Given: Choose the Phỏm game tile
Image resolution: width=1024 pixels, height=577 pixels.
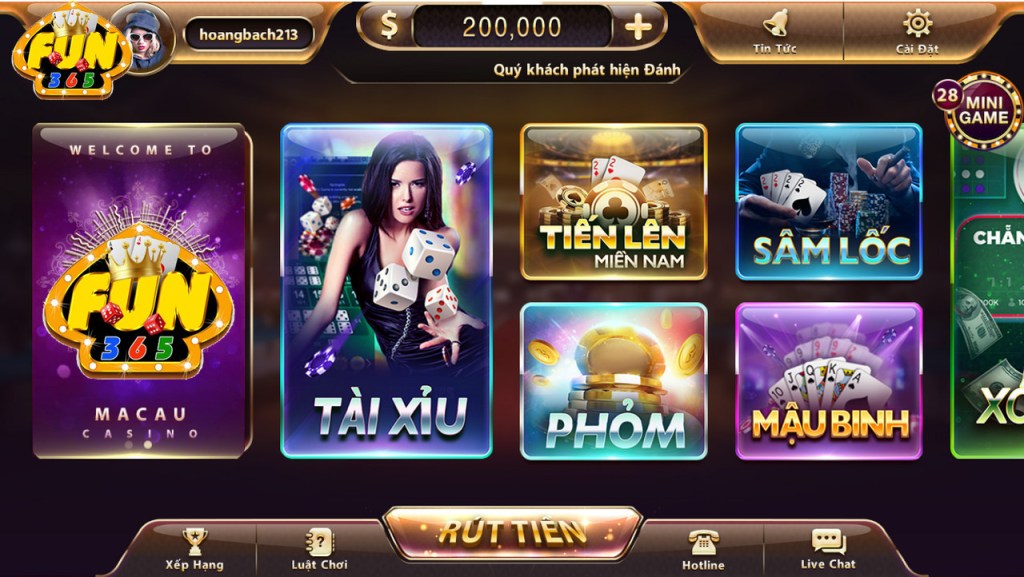Looking at the screenshot, I should point(613,381).
